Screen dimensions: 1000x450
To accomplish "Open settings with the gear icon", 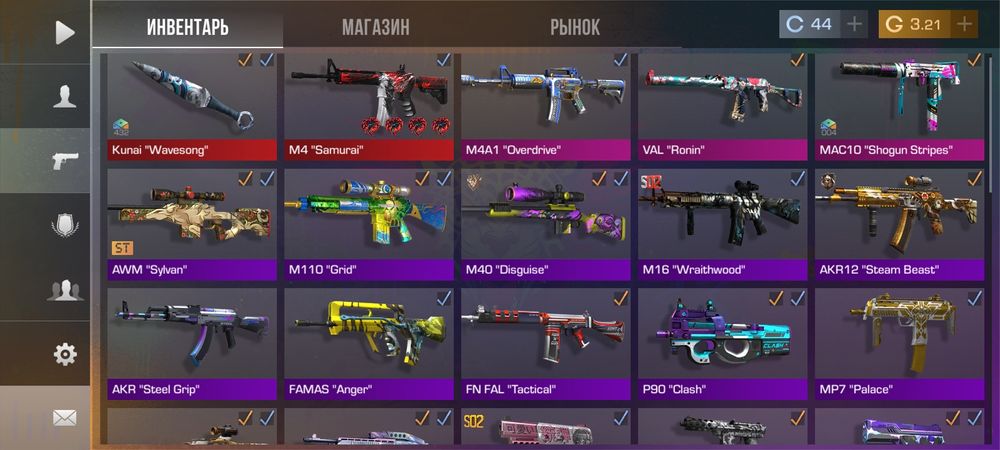I will point(65,353).
